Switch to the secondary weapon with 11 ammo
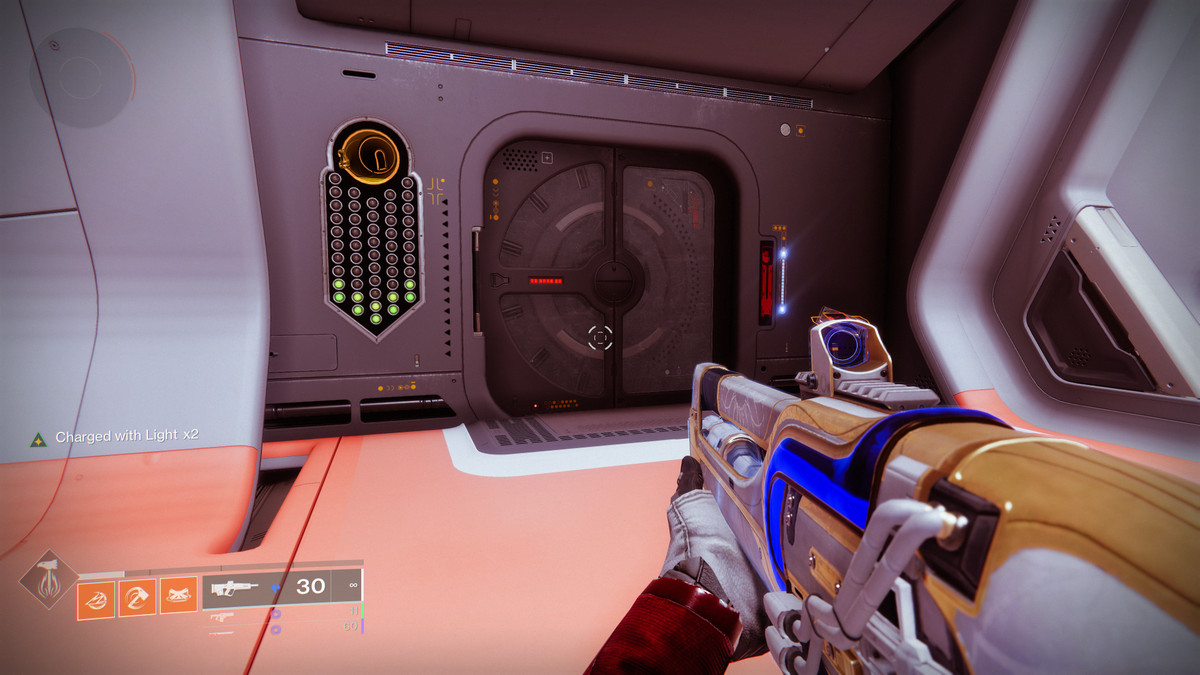Screen dimensions: 1200x675 tap(222, 614)
